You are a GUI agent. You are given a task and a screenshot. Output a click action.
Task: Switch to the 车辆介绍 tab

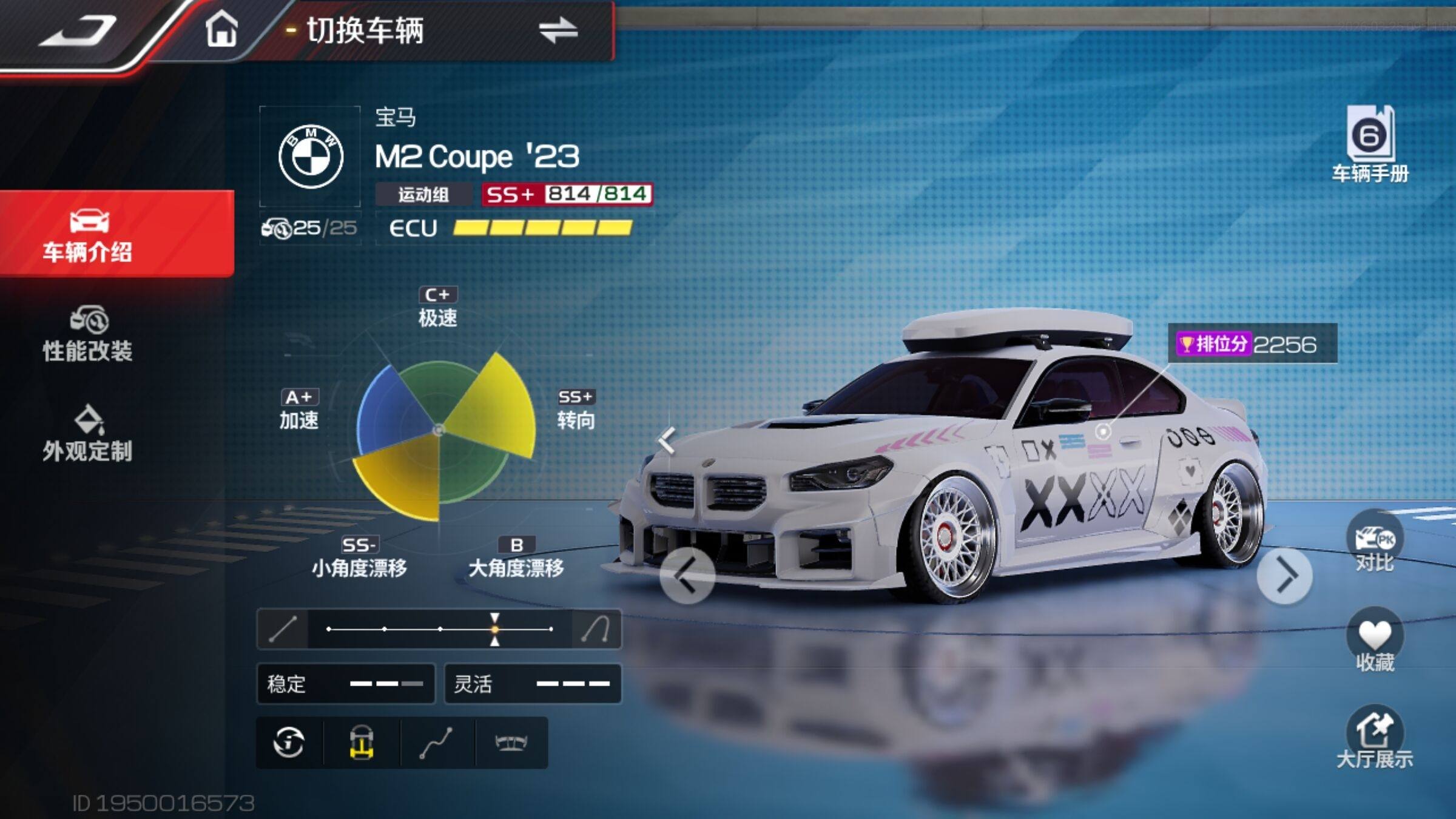(x=89, y=234)
